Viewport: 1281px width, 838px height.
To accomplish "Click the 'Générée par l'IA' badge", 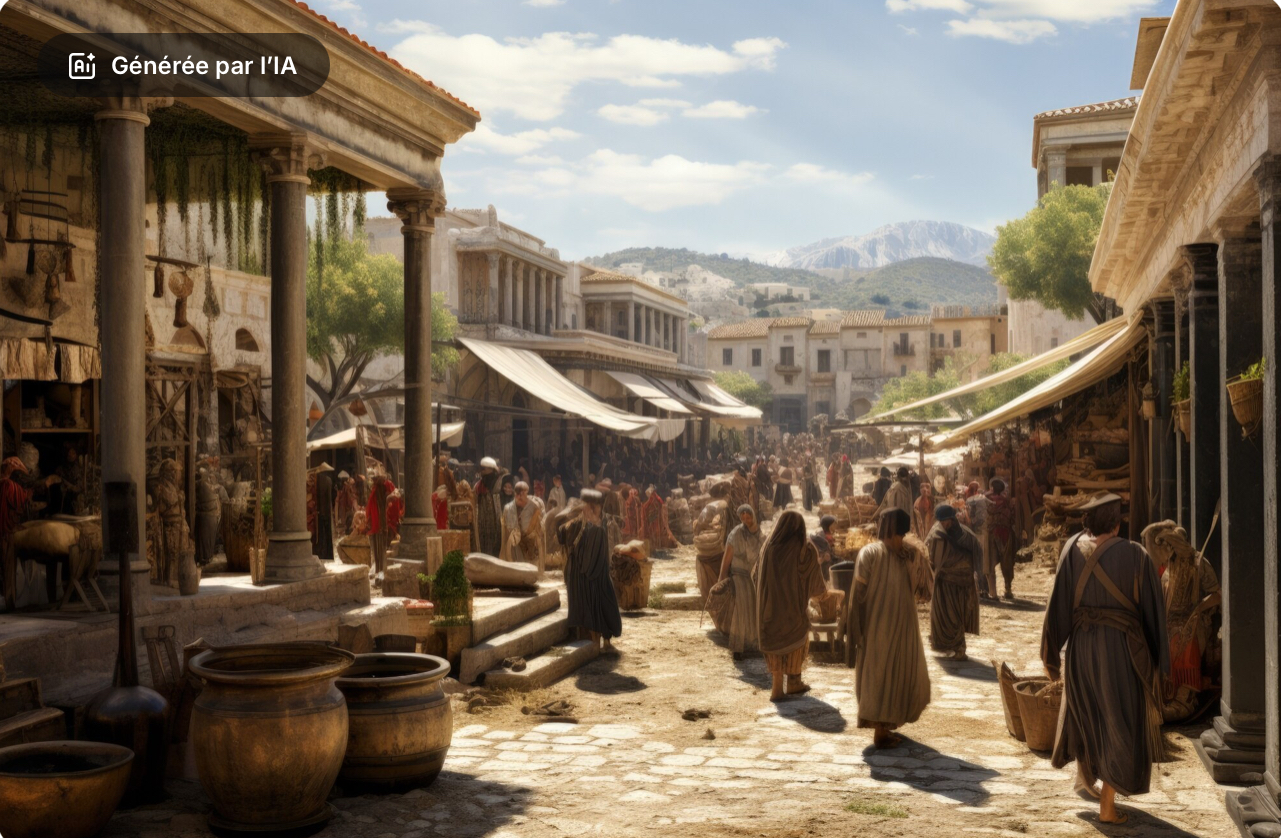I will 184,66.
